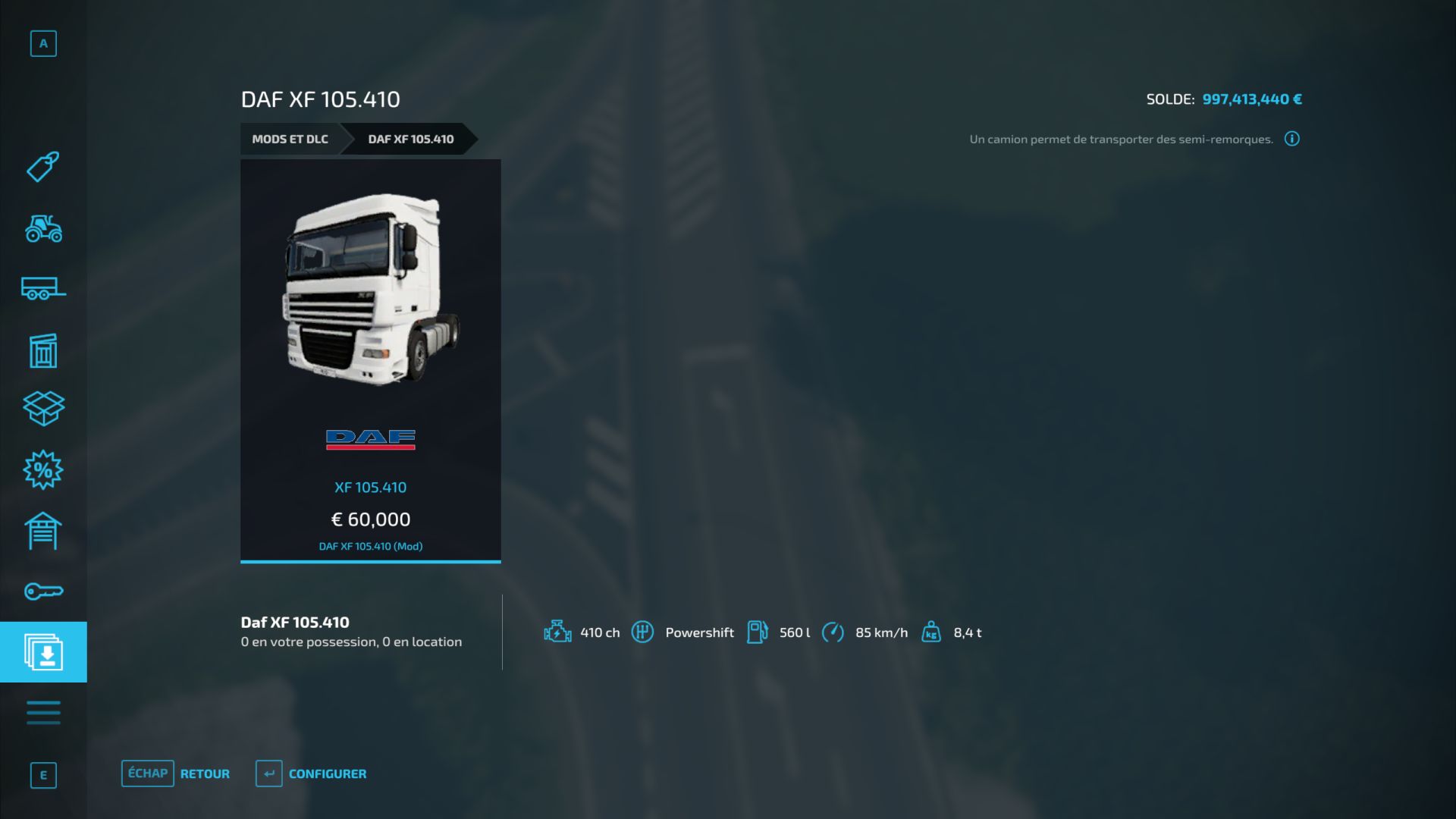
Task: Open the hamburger menu in the sidebar
Action: point(43,712)
